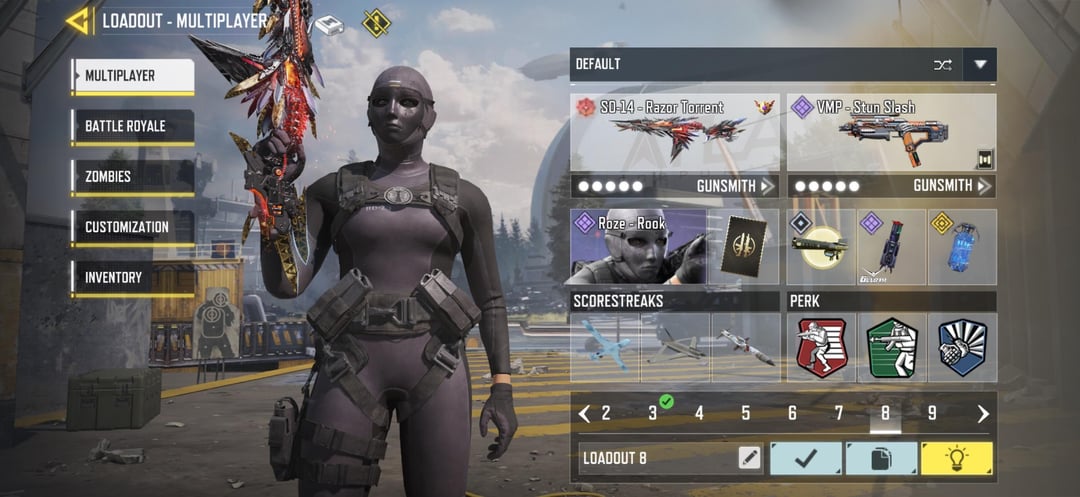1080x497 pixels.
Task: Go back using the yellow arrow
Action: tap(77, 20)
